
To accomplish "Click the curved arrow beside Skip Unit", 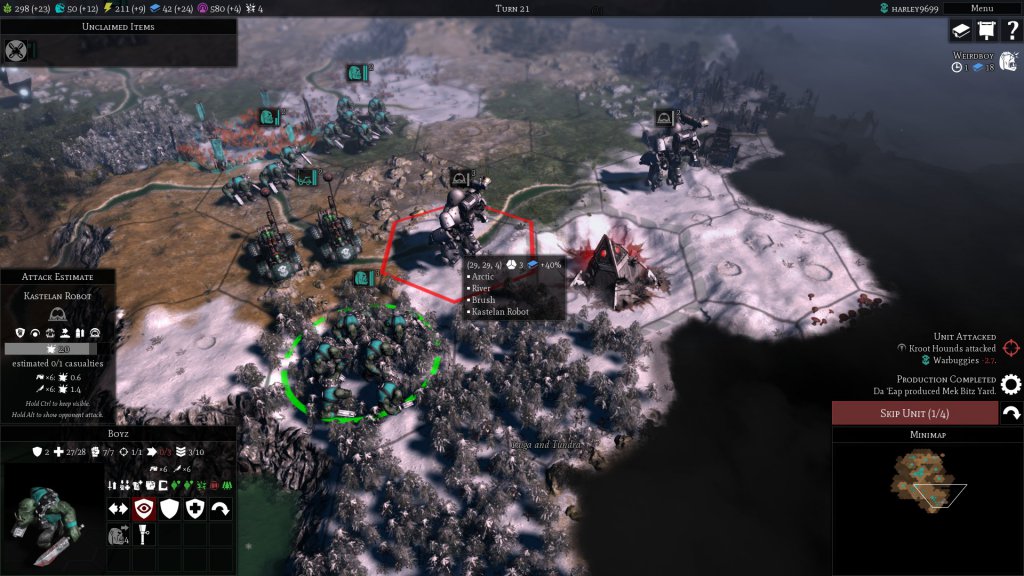I will coord(1011,413).
